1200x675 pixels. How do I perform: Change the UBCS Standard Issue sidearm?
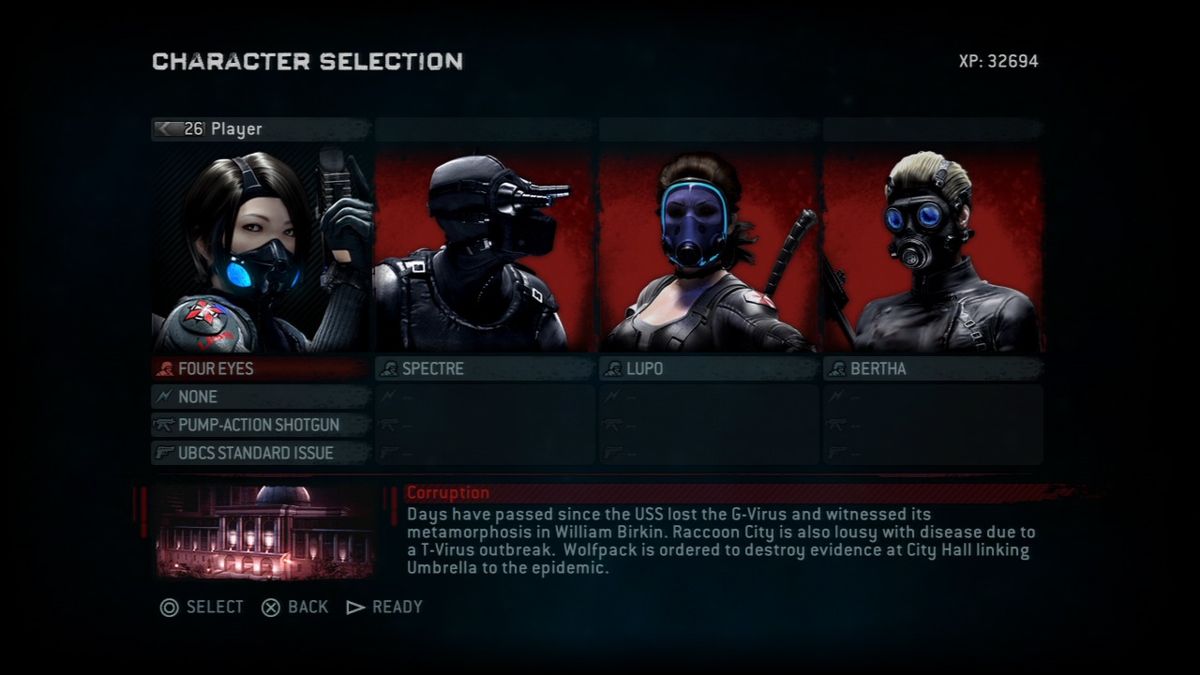260,453
